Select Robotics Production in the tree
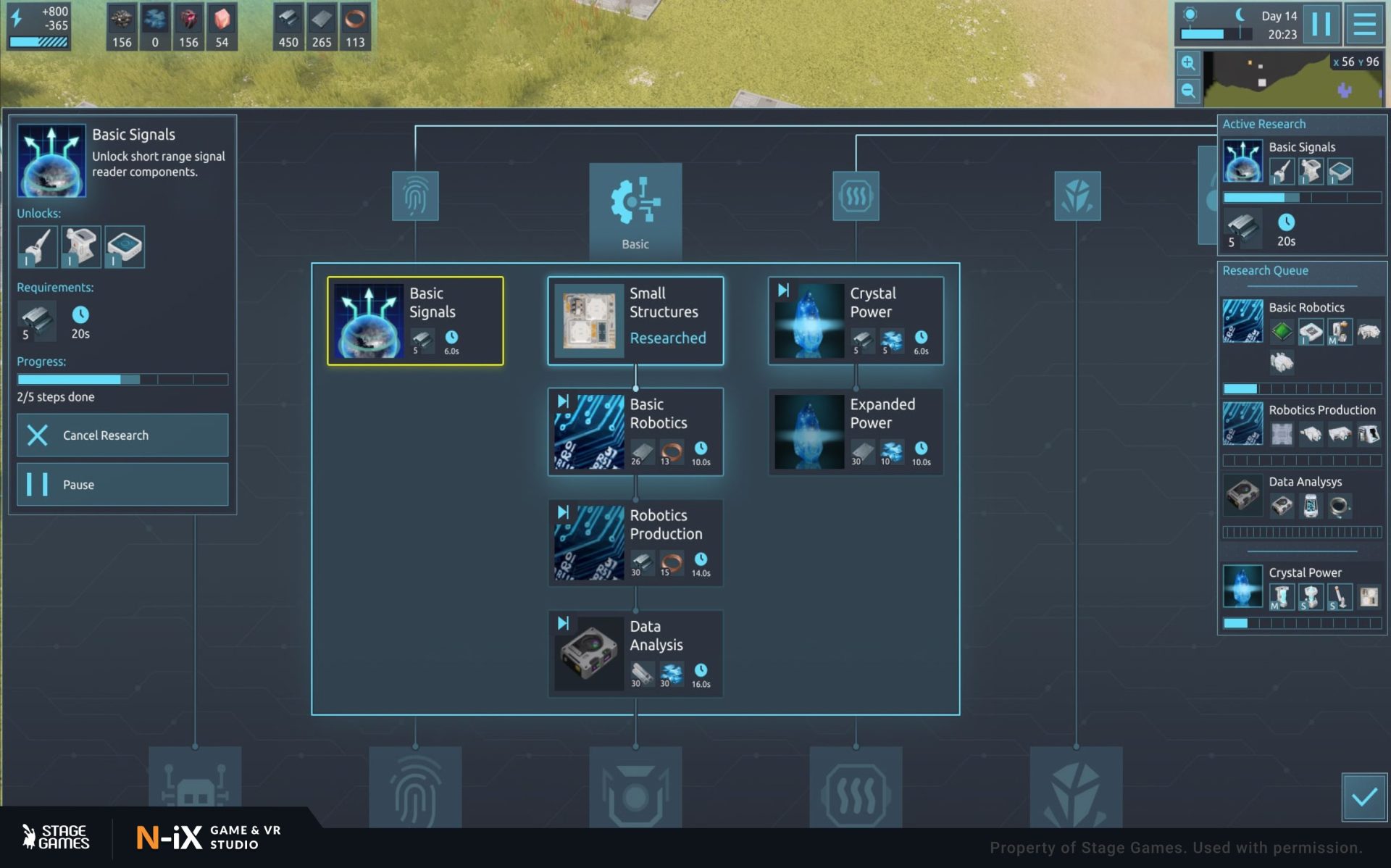Screen dimensions: 1391x868 click(635, 543)
